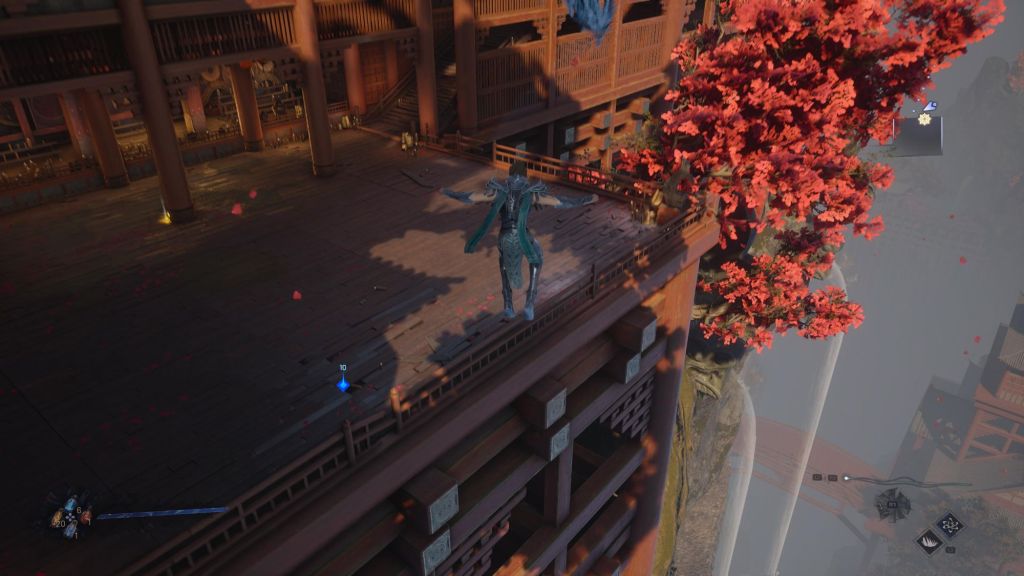Click the golden sun objective marker
The height and width of the screenshot is (576, 1024).
pos(924,120)
